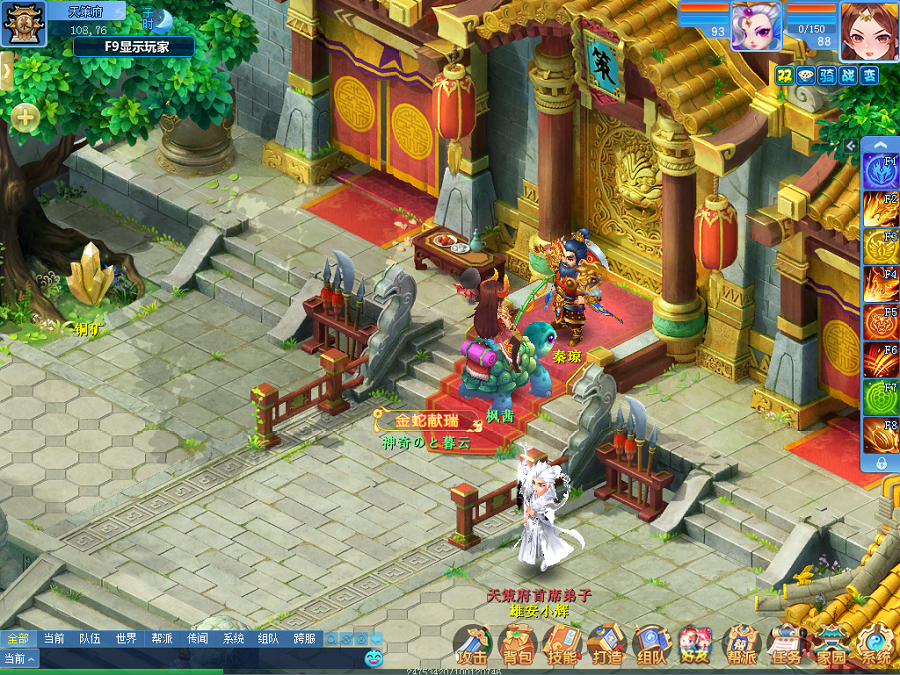900x675 pixels.
Task: Switch to the 队伍 (Team) chat tab
Action: [x=90, y=638]
